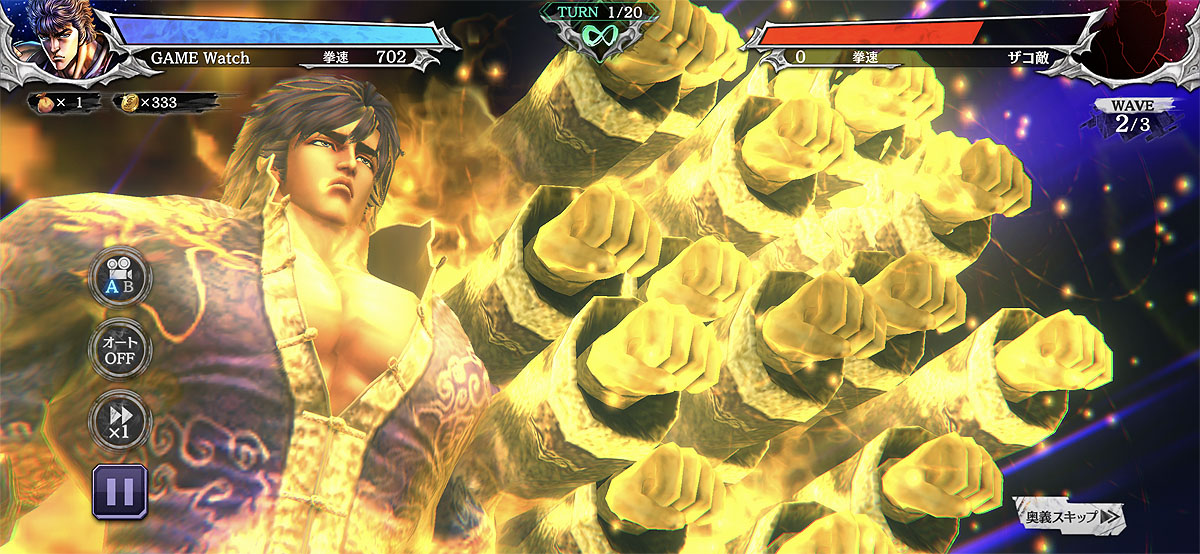Pause the battle
1200x554 pixels.
pos(120,491)
